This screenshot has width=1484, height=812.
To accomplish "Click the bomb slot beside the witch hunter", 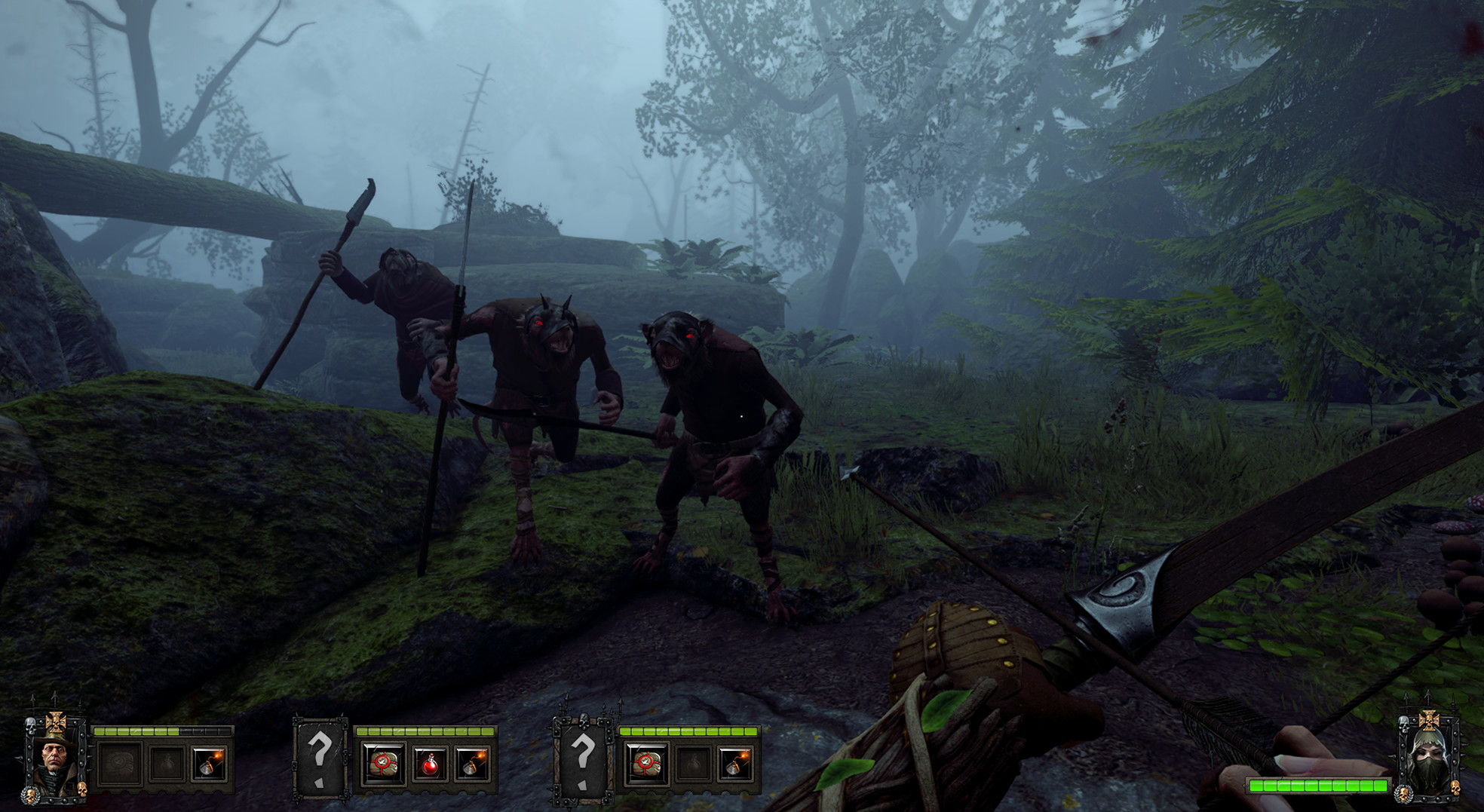I will click(209, 764).
